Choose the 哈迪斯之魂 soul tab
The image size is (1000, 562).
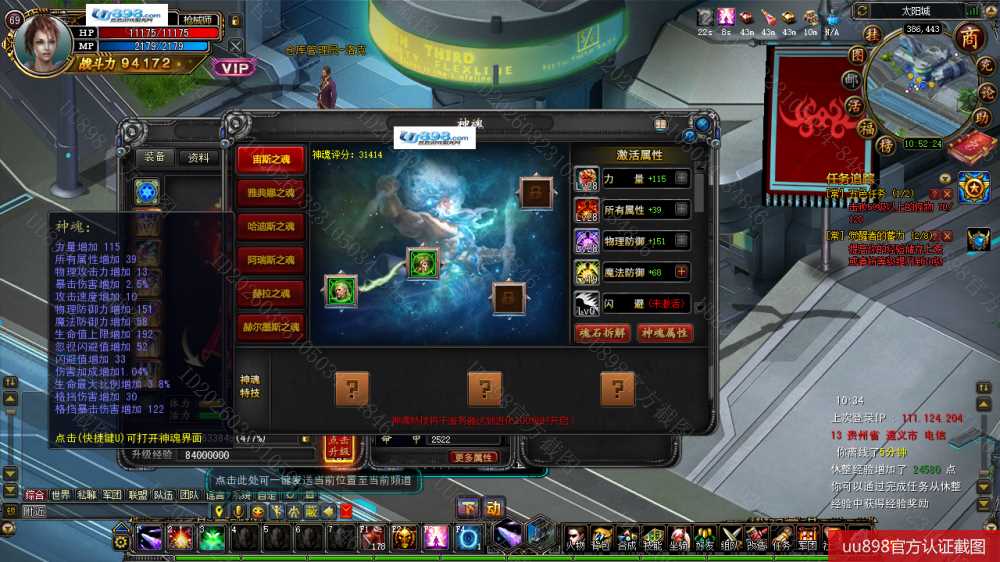point(270,226)
